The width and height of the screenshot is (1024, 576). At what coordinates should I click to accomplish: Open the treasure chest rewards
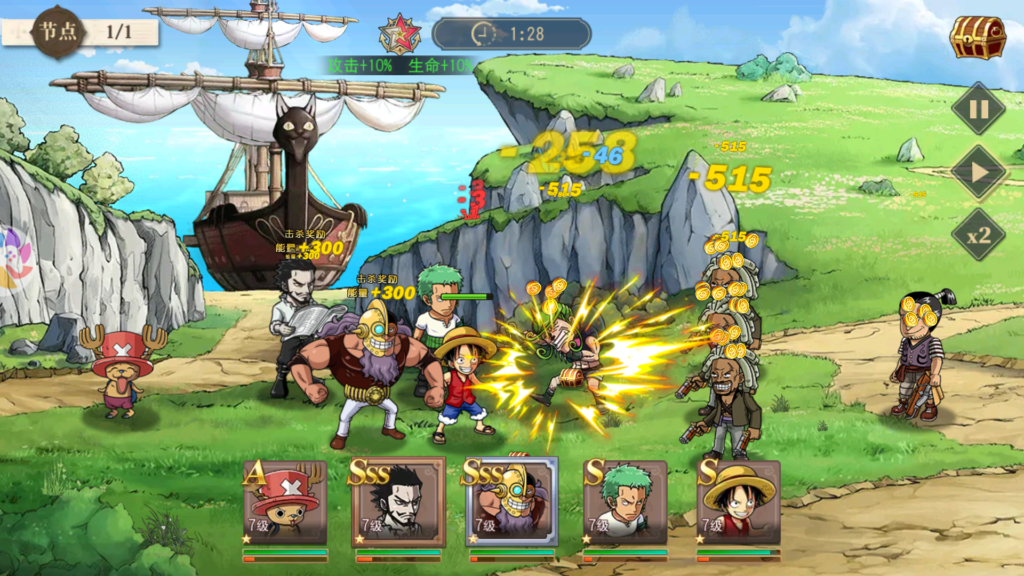977,38
